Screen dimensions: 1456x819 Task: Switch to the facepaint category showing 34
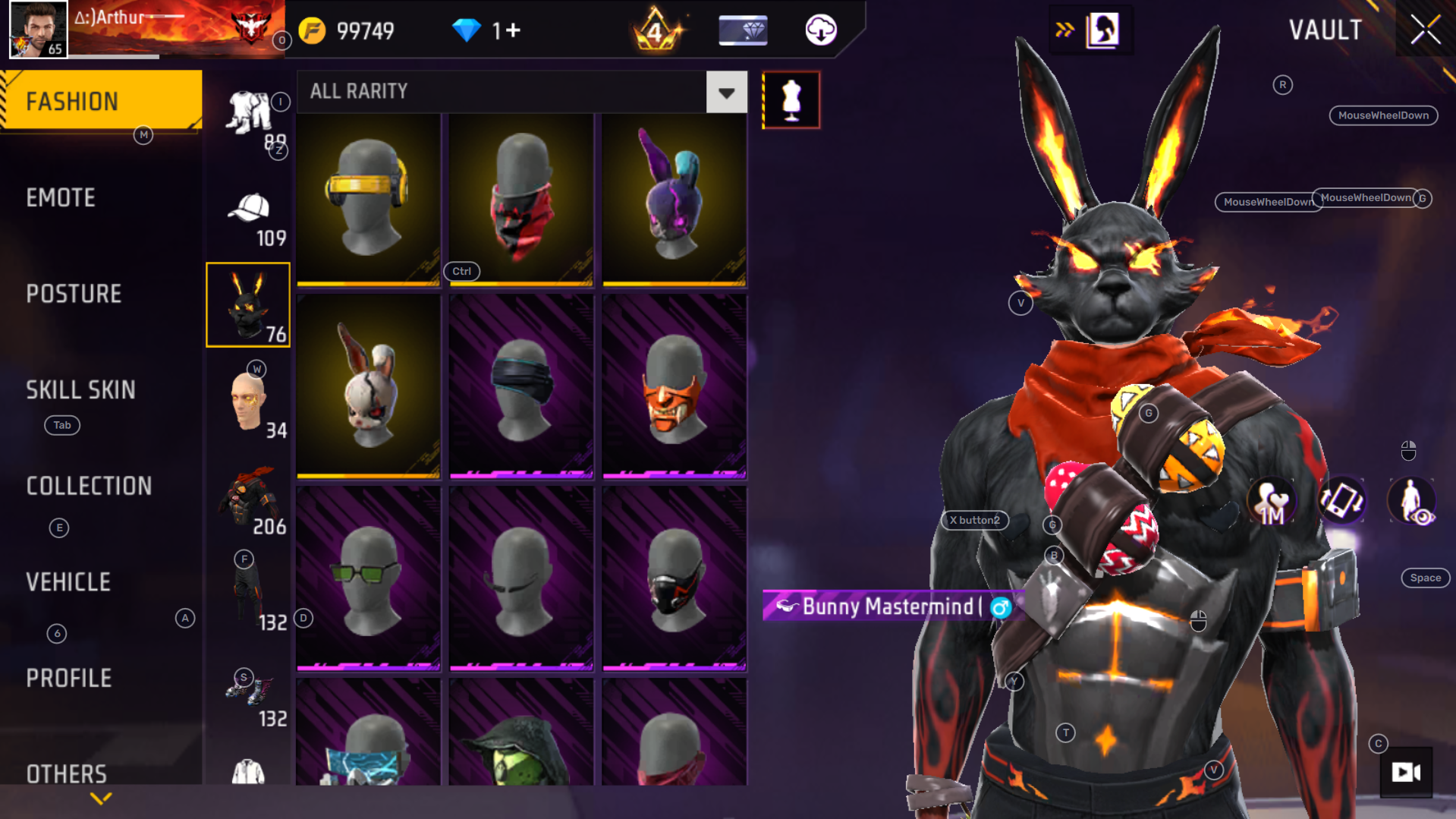tap(247, 400)
